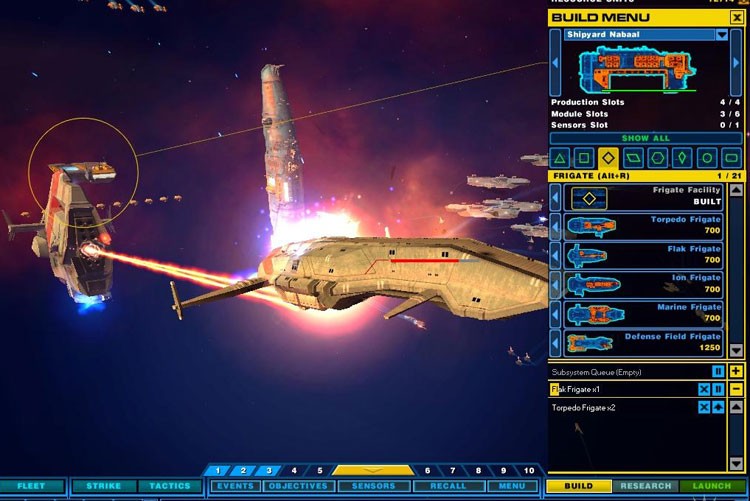Add a Flak Frigate to production
Image resolution: width=750 pixels, height=501 pixels.
(646, 254)
